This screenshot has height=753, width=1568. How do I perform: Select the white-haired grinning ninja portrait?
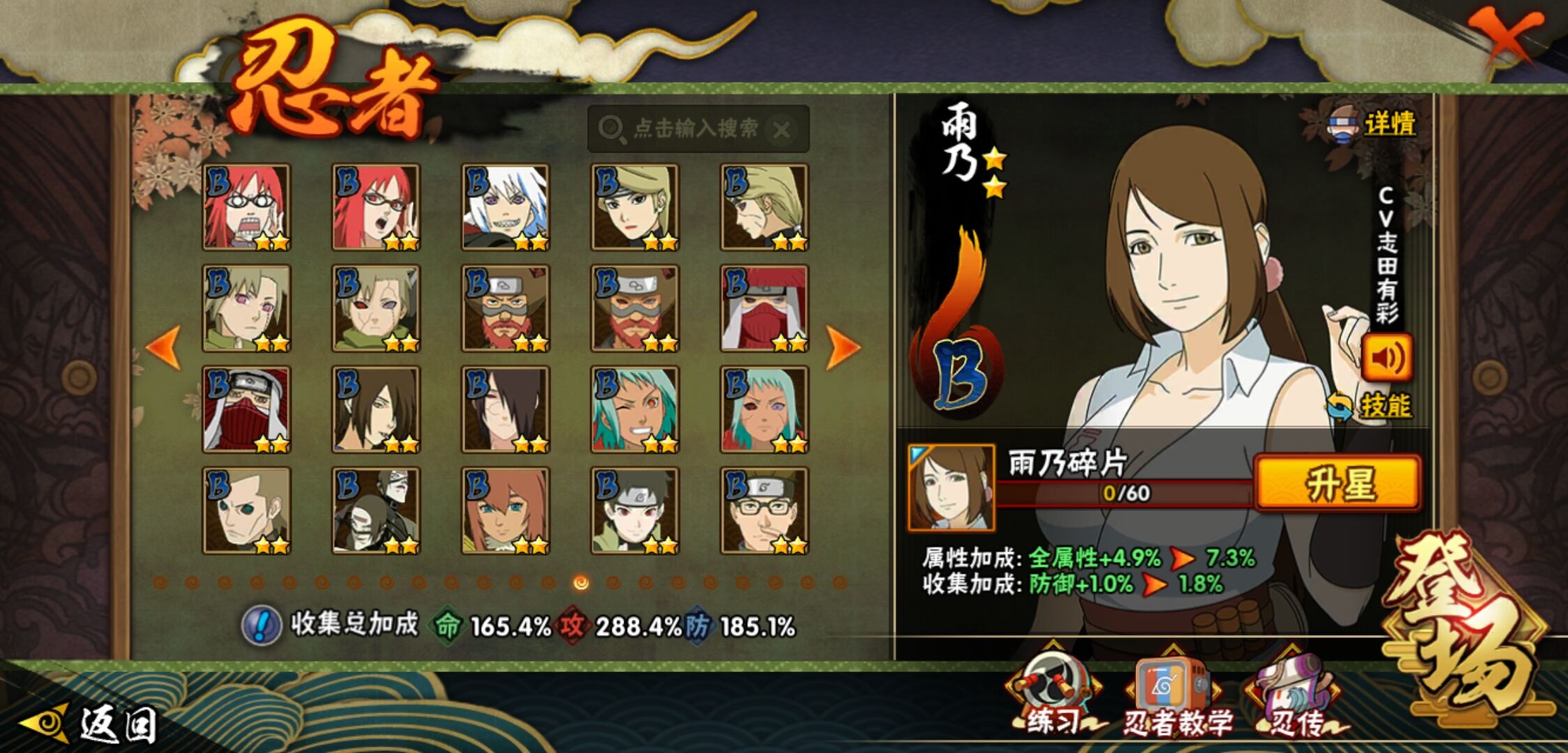[505, 207]
